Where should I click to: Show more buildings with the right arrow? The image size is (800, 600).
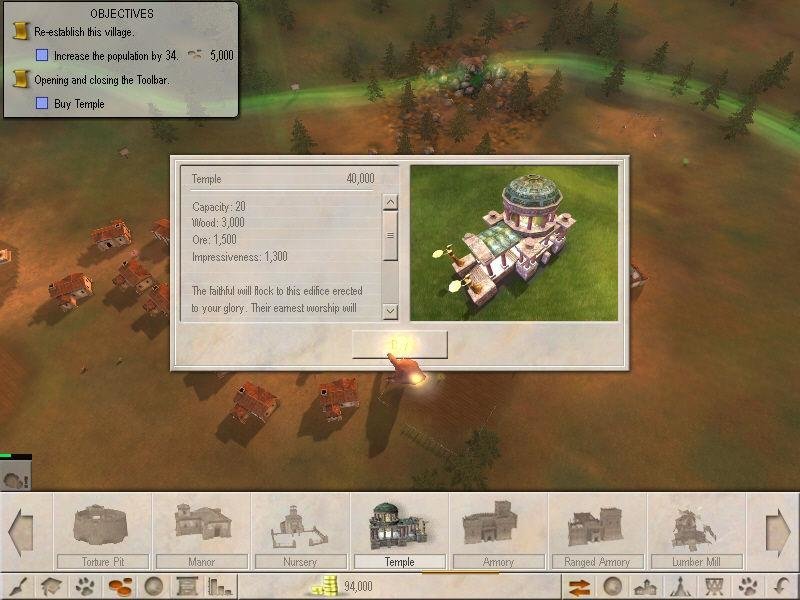click(x=779, y=532)
